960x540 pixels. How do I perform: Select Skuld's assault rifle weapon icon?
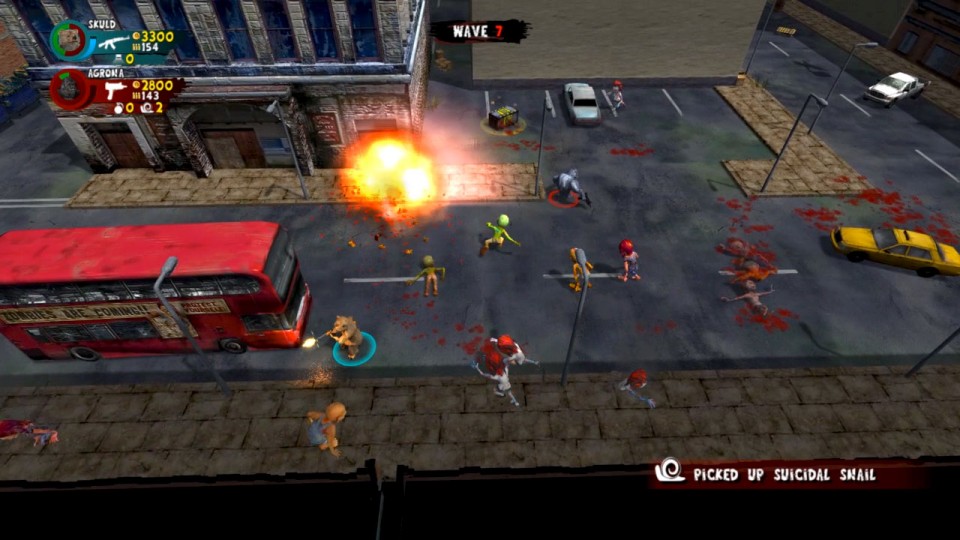(113, 42)
